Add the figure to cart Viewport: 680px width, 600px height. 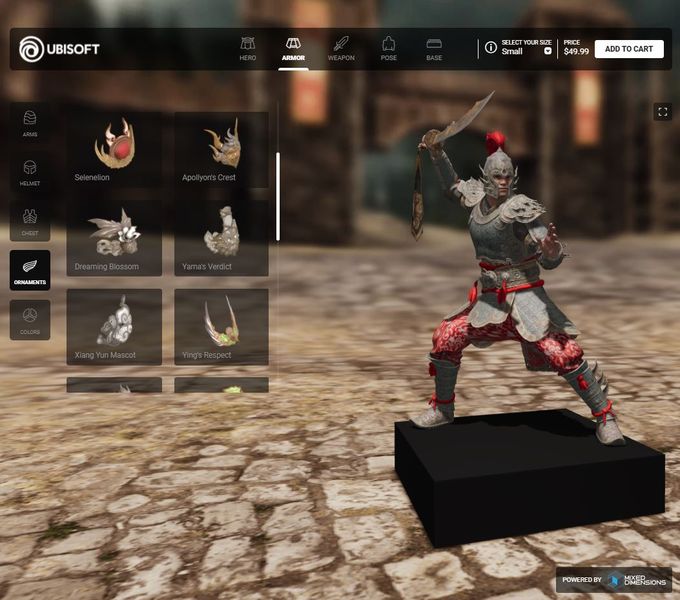pyautogui.click(x=629, y=49)
